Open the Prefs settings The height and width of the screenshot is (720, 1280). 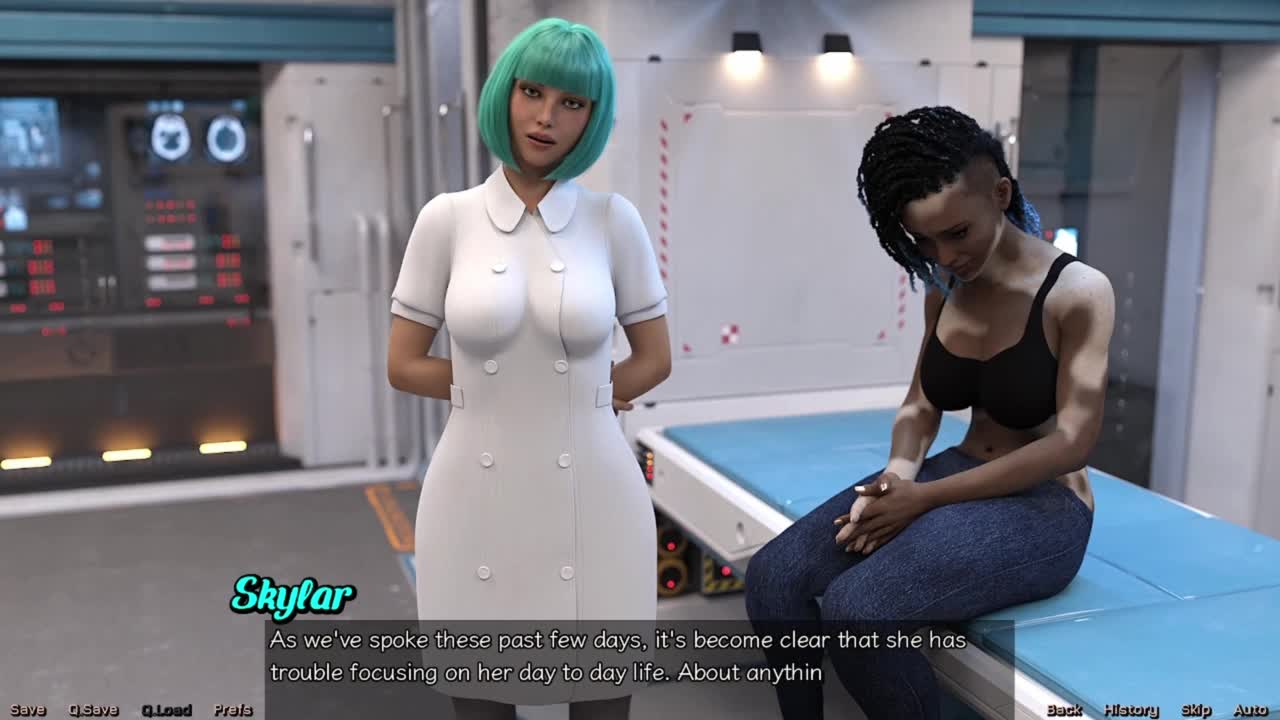point(233,710)
